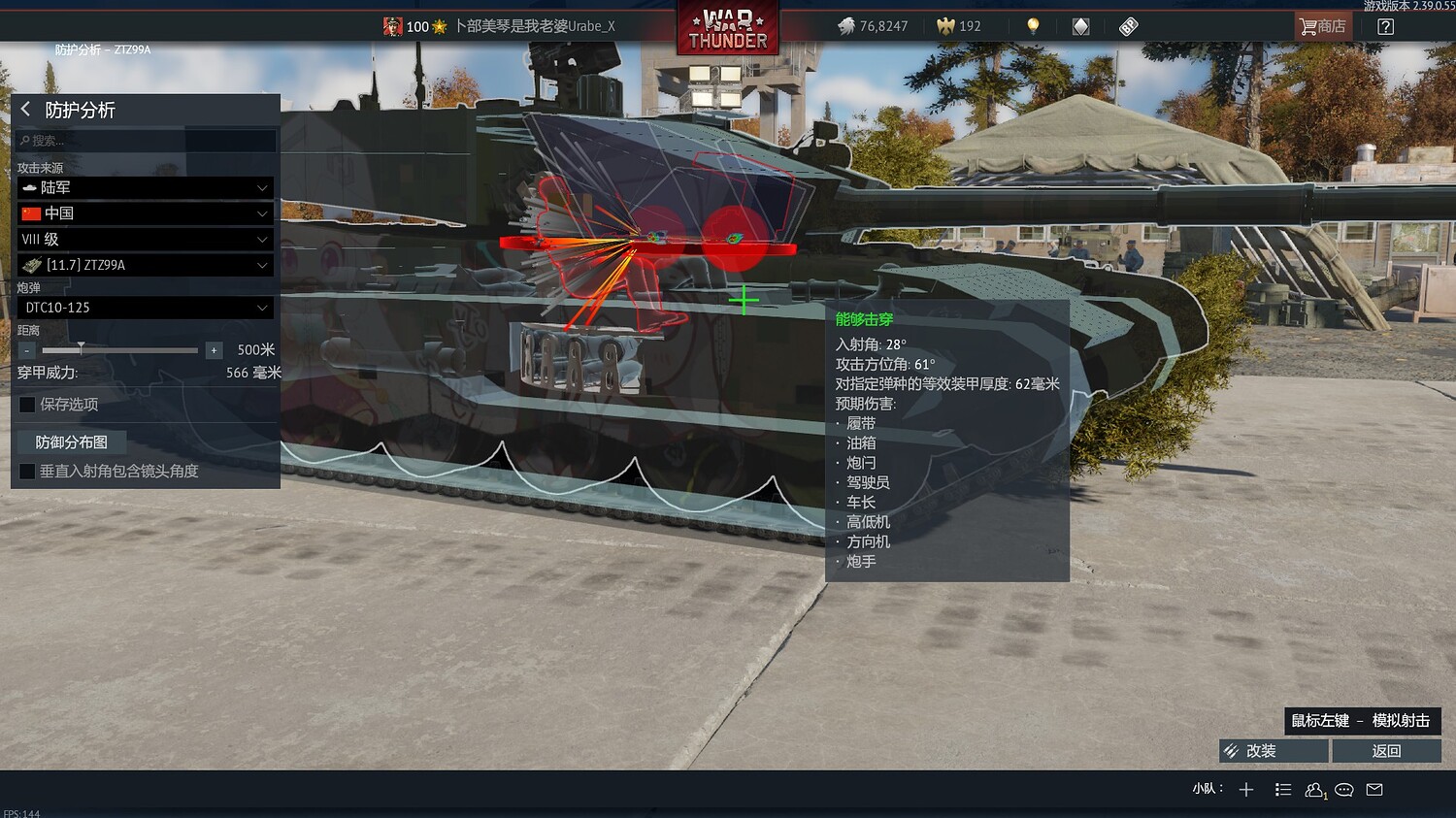Open the 商店 (Shop)
1456x818 pixels.
tap(1322, 26)
